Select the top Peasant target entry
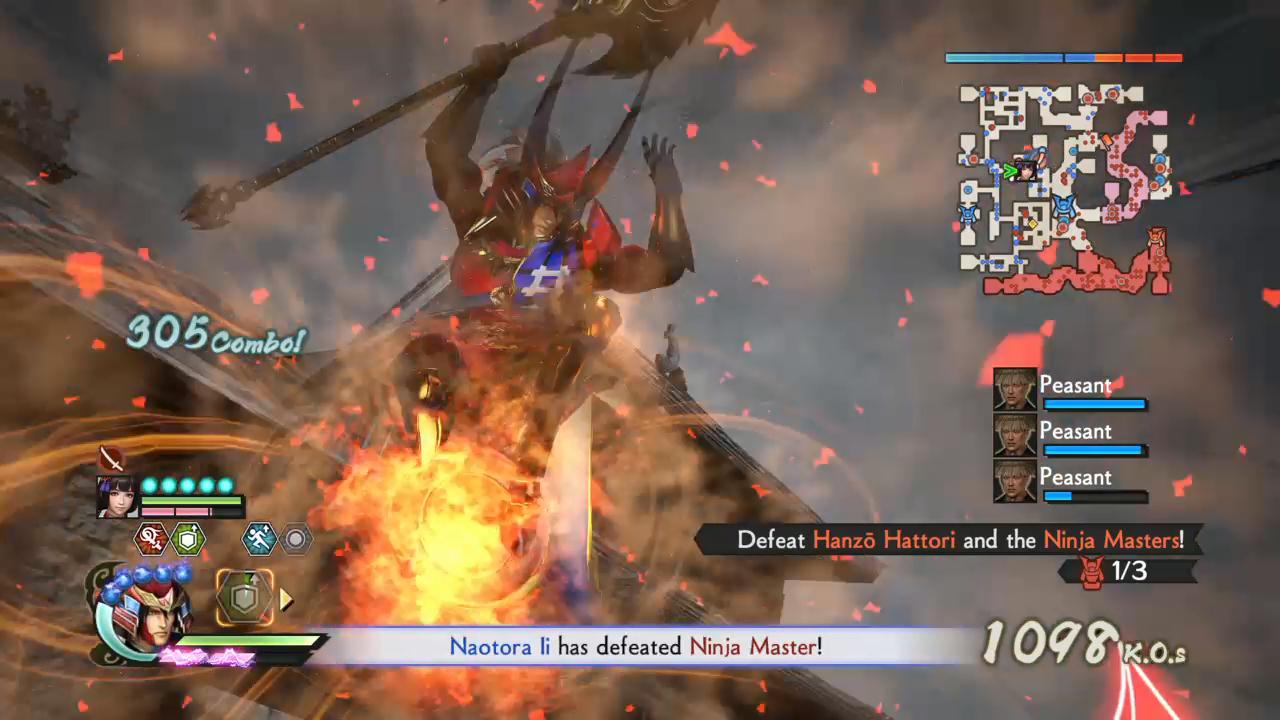The height and width of the screenshot is (720, 1280). click(1070, 390)
